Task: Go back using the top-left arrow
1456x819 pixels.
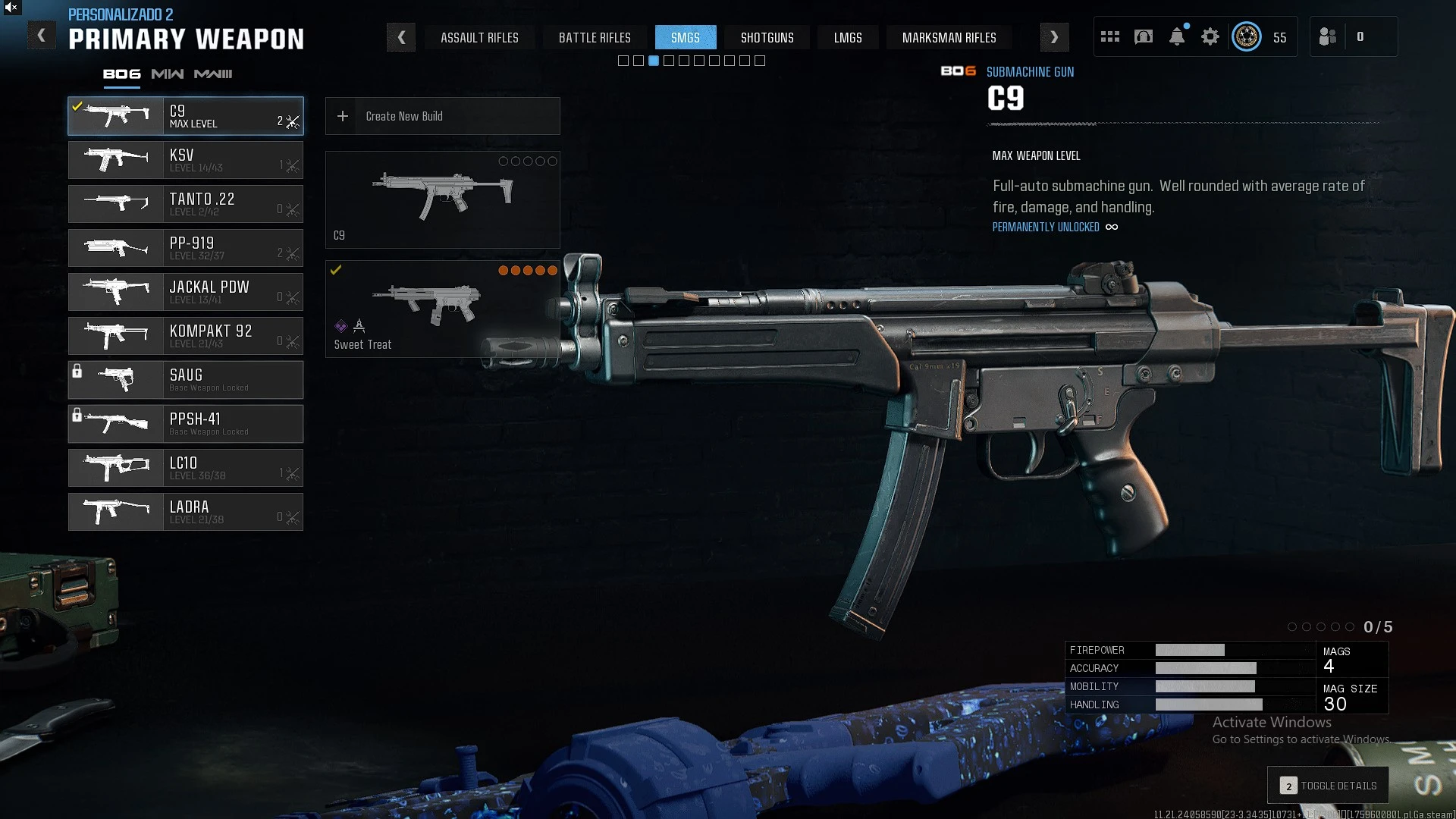Action: 42,36
